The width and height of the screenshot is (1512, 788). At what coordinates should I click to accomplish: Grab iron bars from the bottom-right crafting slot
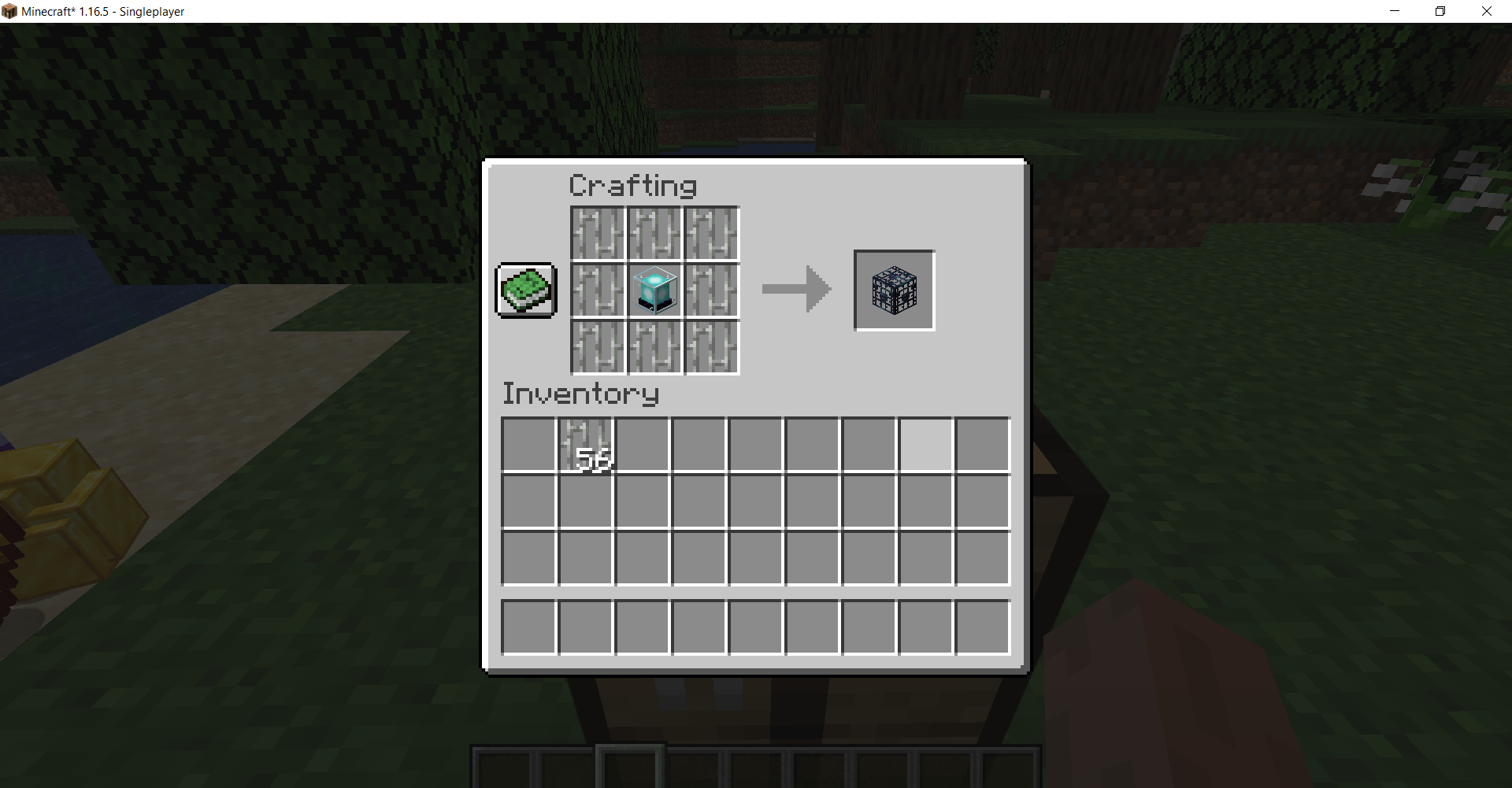[x=710, y=346]
